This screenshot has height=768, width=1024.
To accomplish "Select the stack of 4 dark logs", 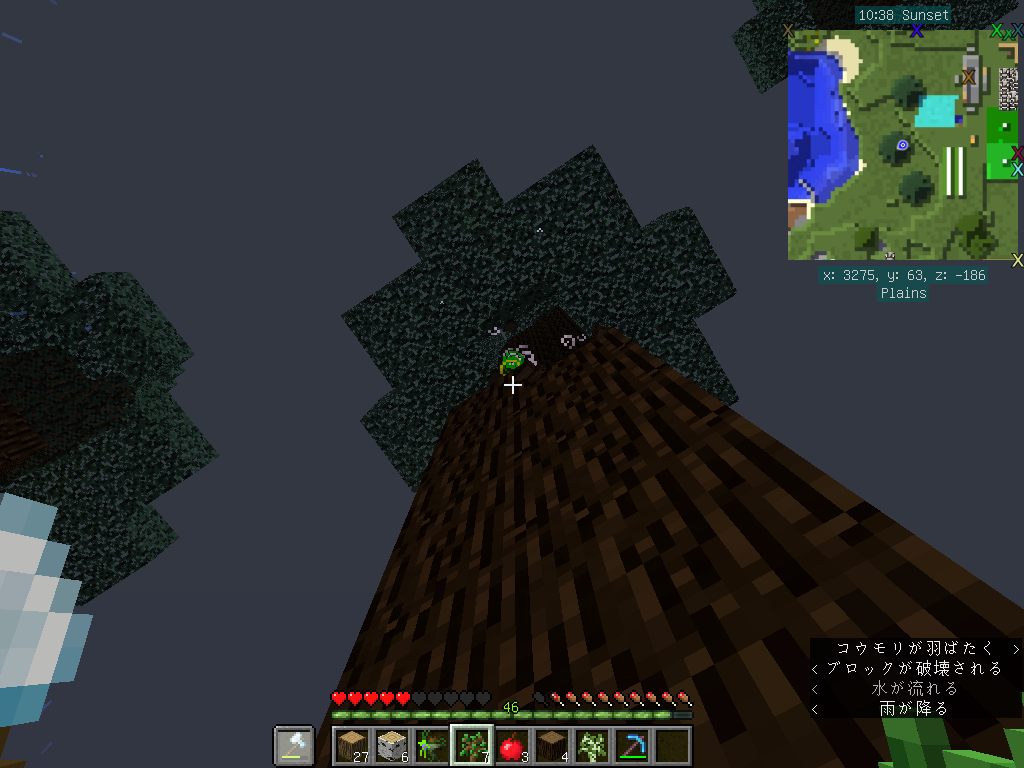I will coord(552,745).
